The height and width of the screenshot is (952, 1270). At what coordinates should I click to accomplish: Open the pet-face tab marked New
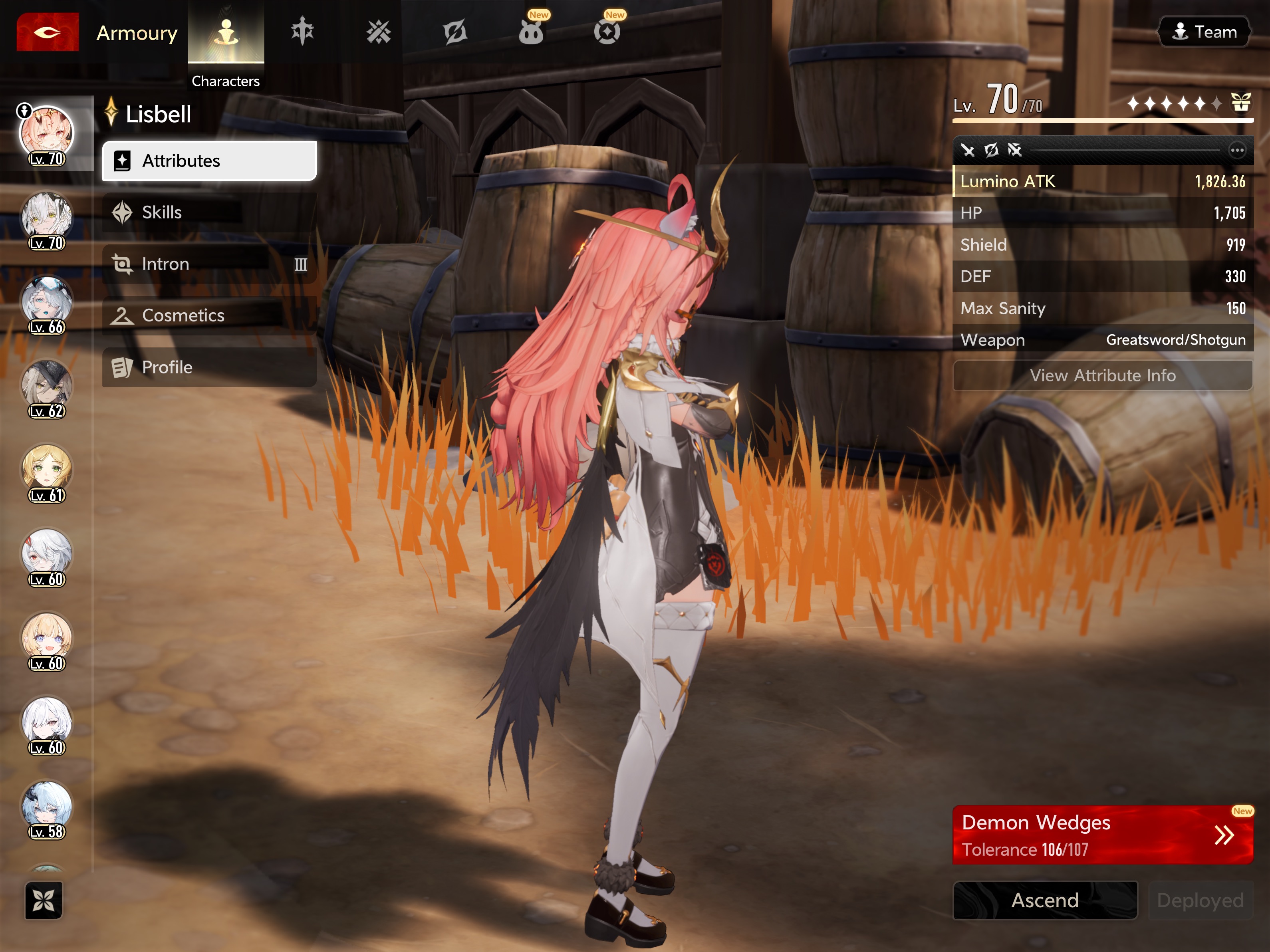(530, 32)
